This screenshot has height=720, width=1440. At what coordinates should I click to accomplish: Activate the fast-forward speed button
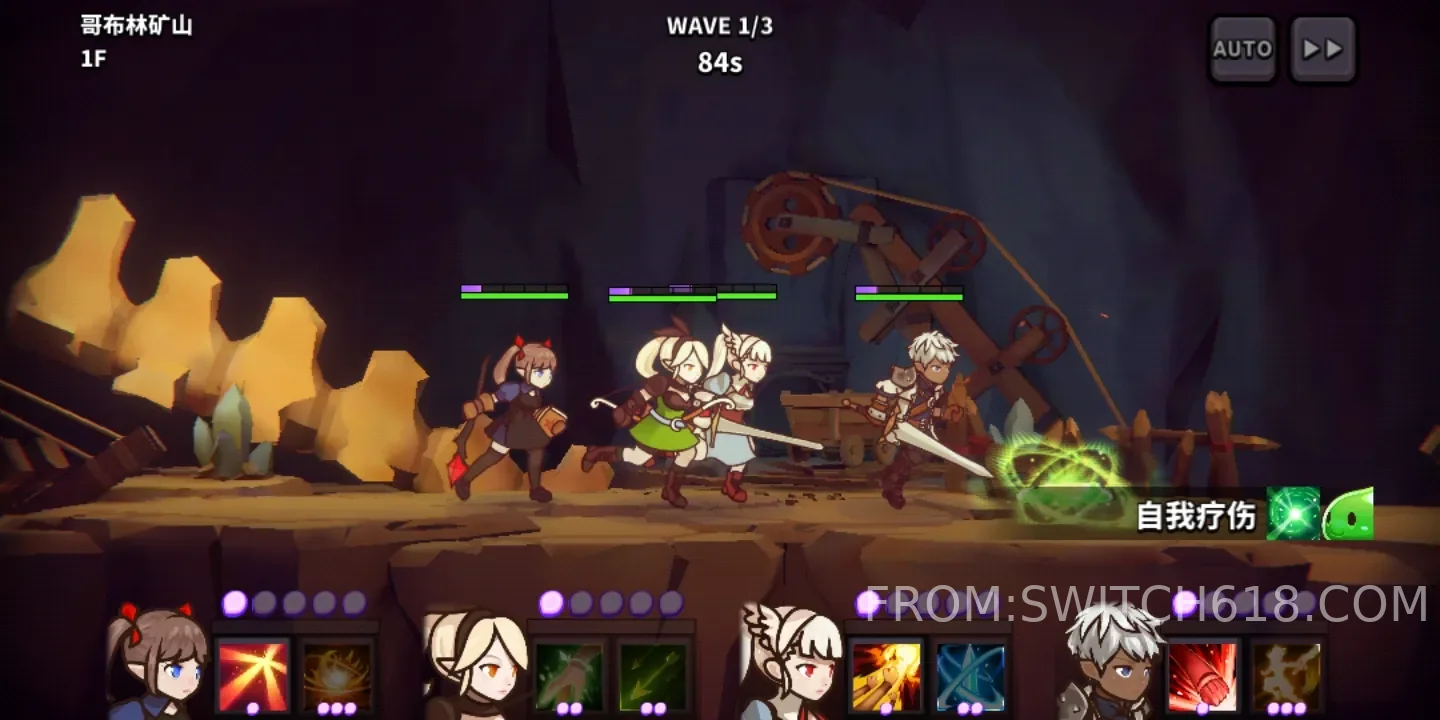pyautogui.click(x=1322, y=49)
